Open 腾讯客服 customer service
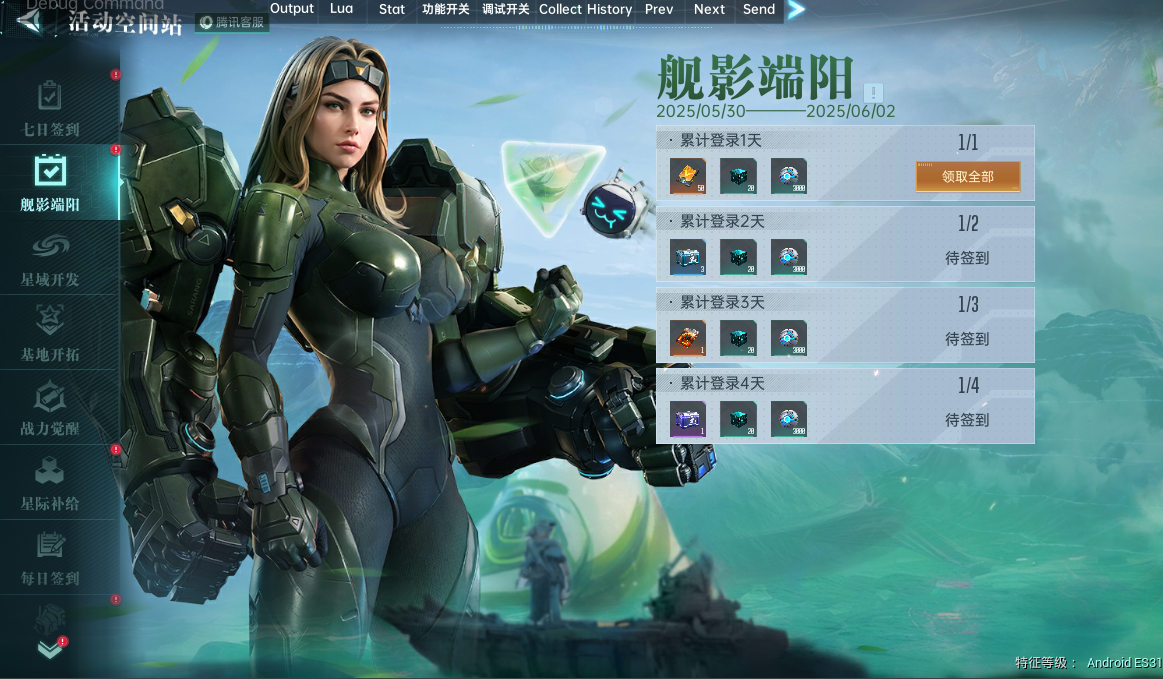 [x=232, y=22]
